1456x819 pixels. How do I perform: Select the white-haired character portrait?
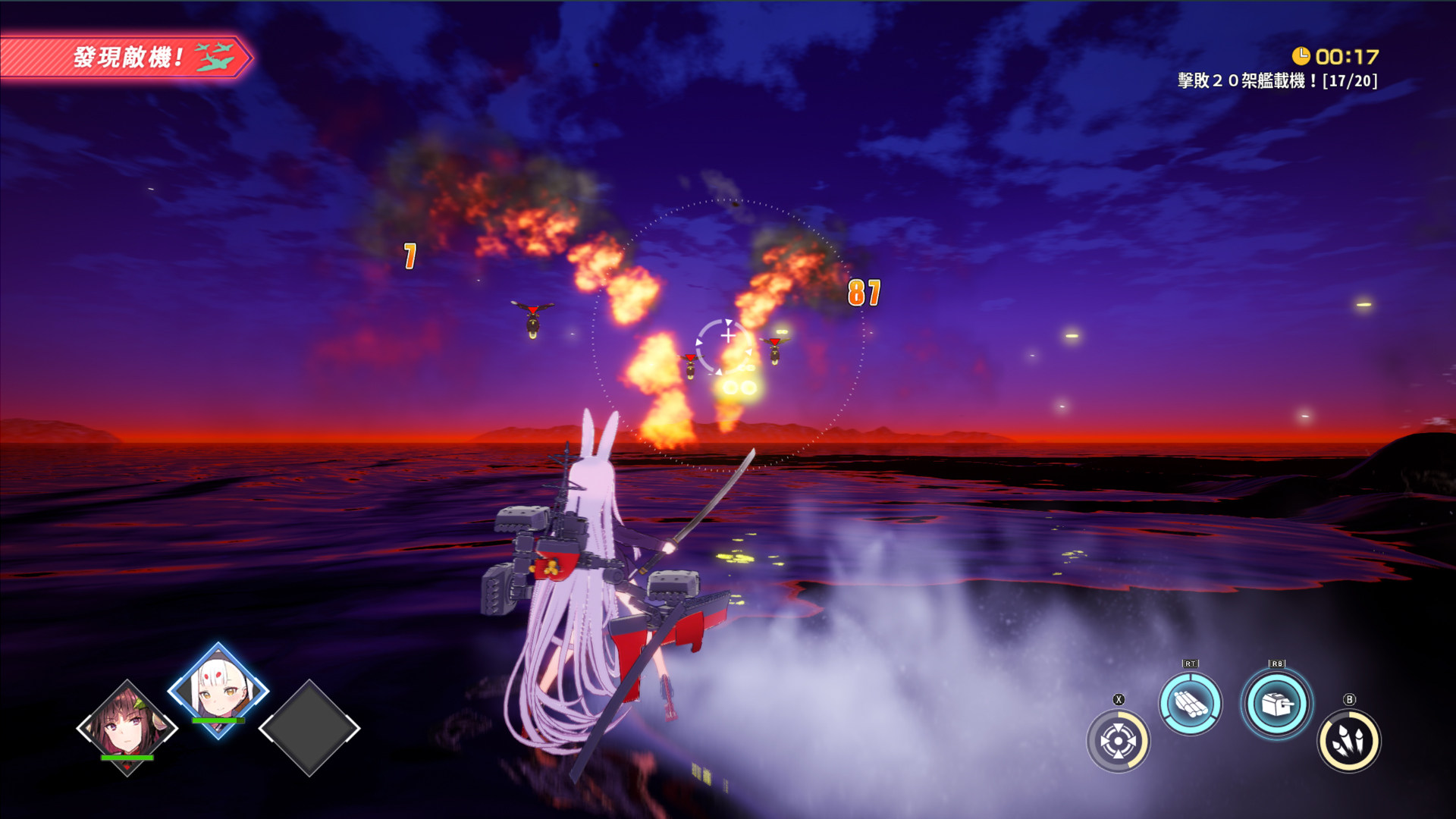[218, 689]
